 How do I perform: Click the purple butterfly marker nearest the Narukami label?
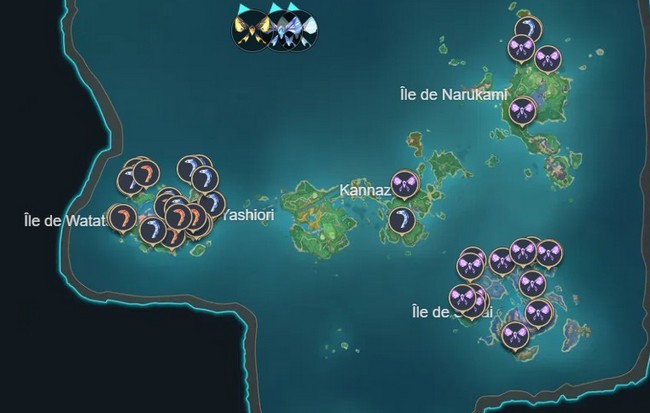(522, 109)
